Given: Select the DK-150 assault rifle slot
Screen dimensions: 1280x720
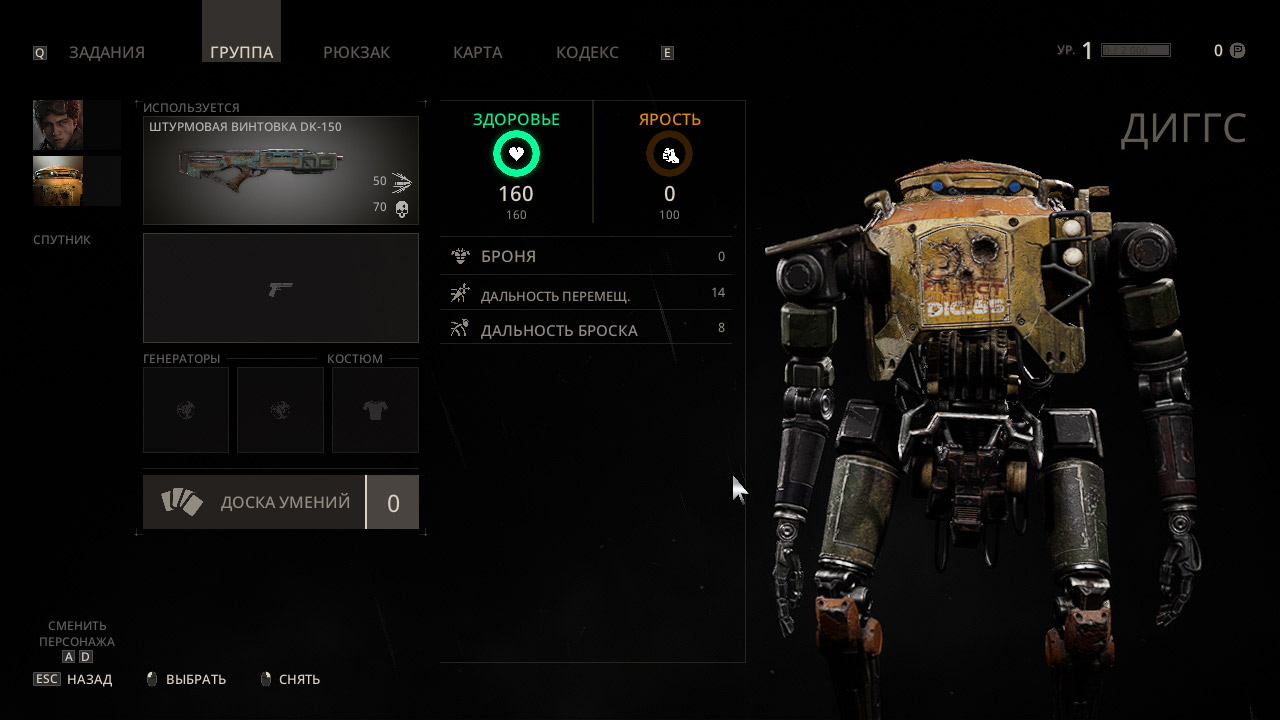Looking at the screenshot, I should 280,170.
